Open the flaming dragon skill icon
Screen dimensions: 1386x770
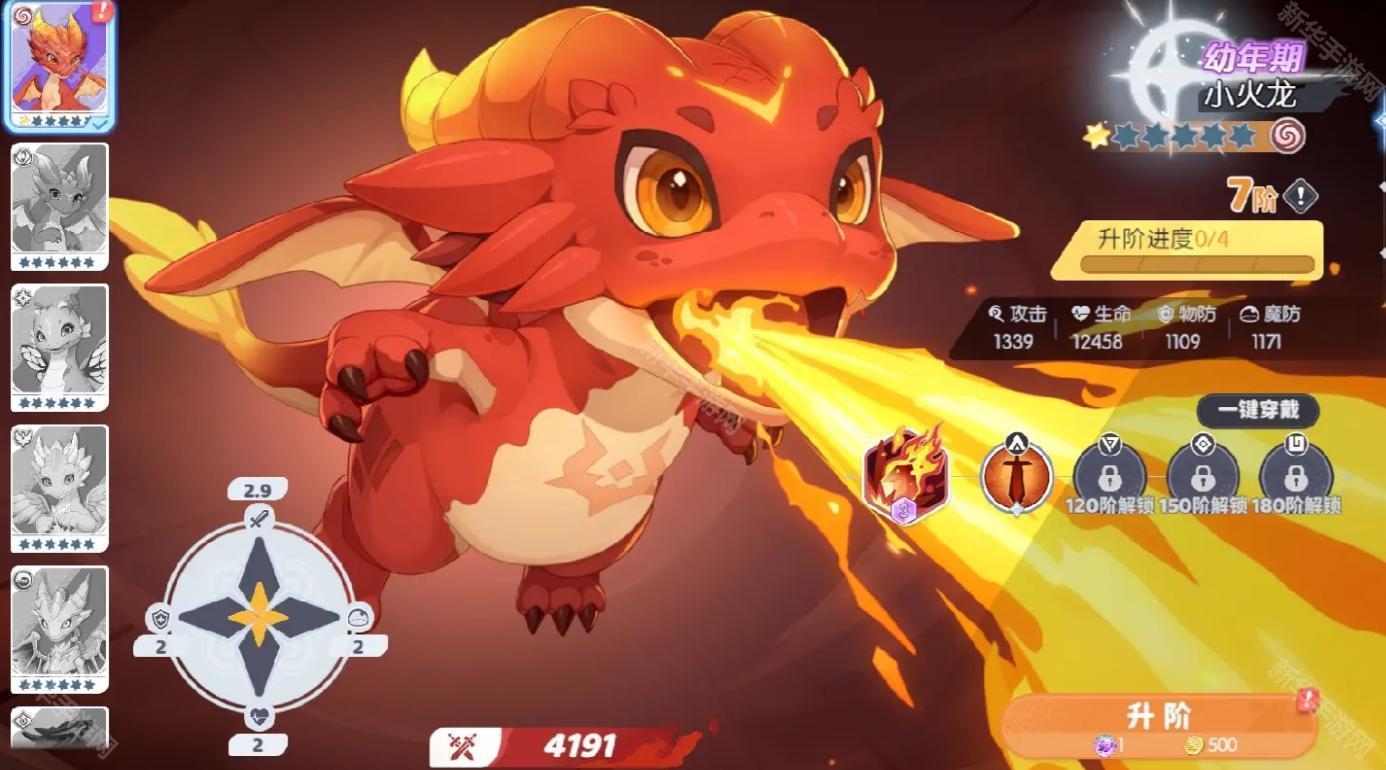[903, 471]
